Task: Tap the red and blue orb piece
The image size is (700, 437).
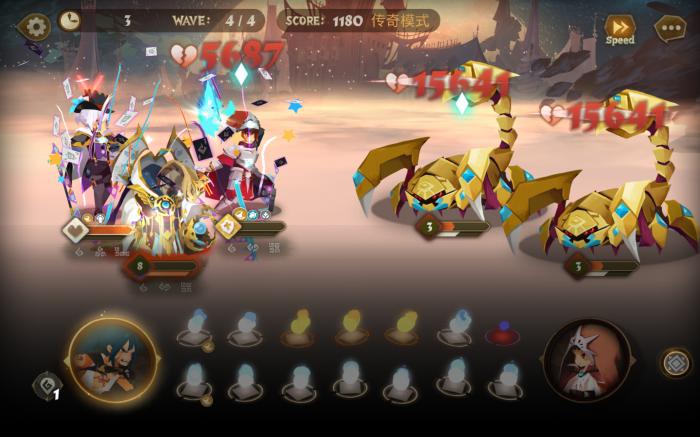Action: pyautogui.click(x=501, y=332)
